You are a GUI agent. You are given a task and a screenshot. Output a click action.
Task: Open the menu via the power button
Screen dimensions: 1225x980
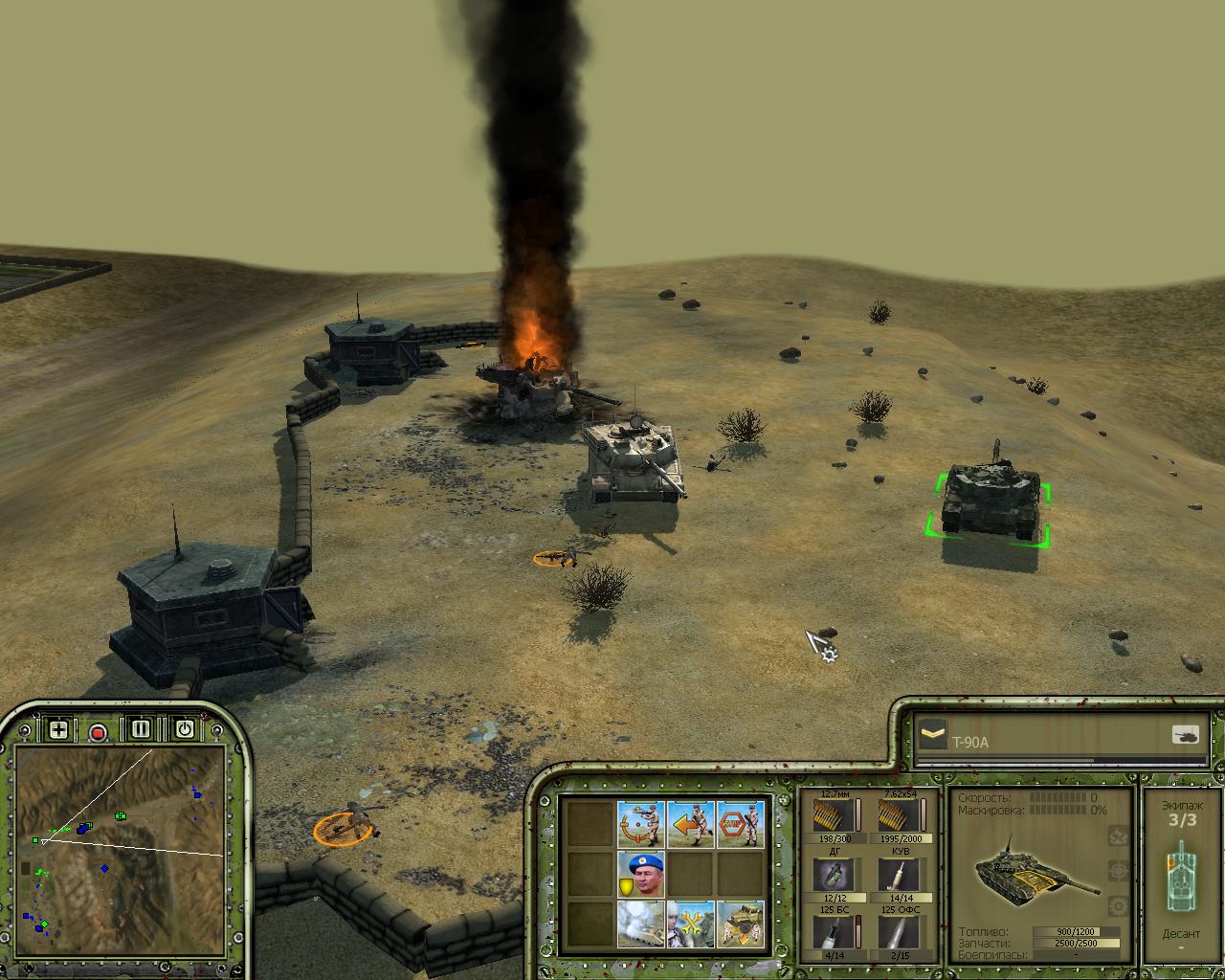pos(184,729)
